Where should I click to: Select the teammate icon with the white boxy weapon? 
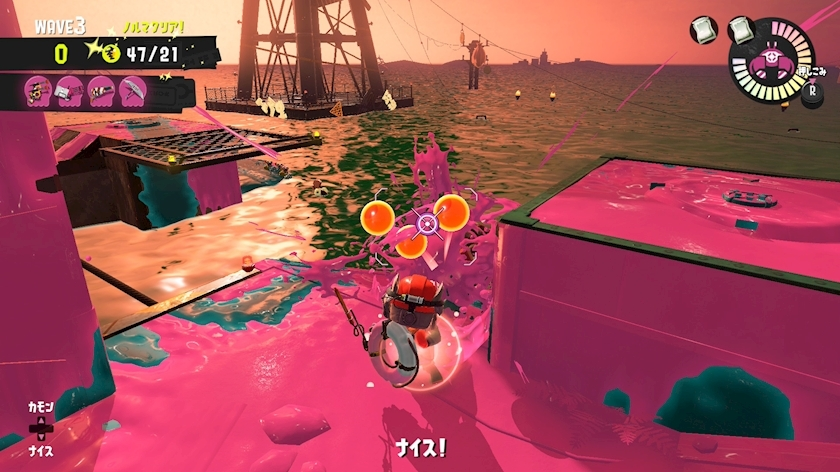click(70, 92)
